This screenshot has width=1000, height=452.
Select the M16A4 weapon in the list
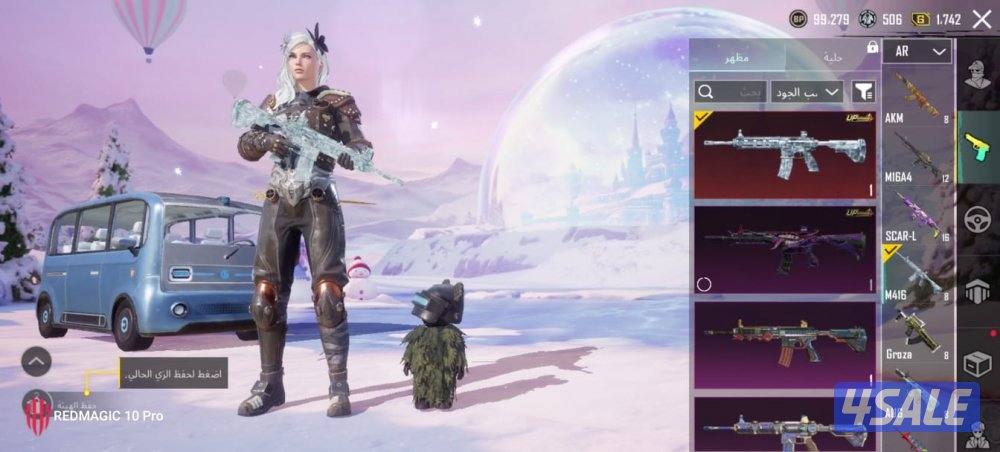[916, 153]
